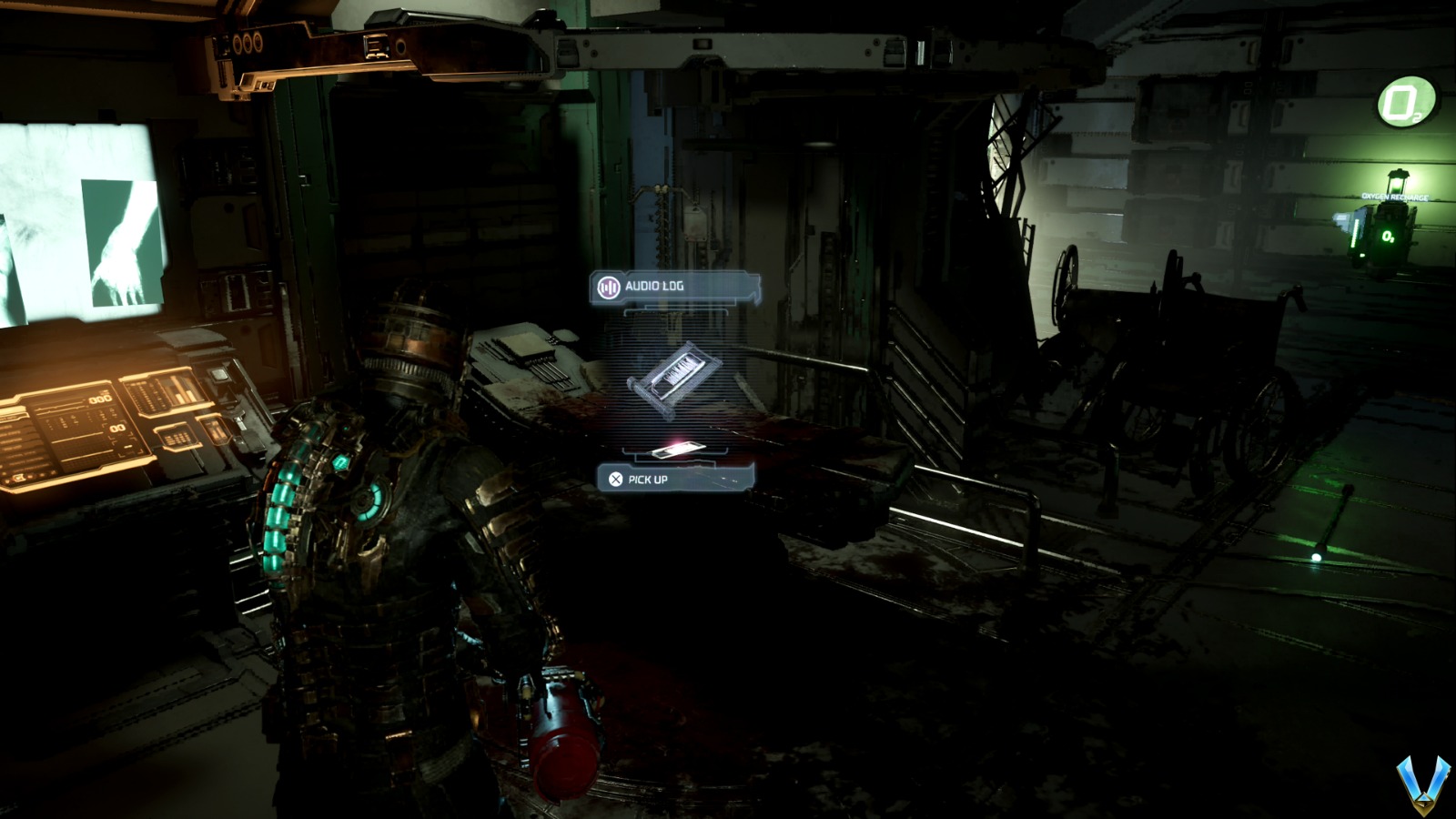Click the O2 logo on the recharge station

tap(1387, 236)
